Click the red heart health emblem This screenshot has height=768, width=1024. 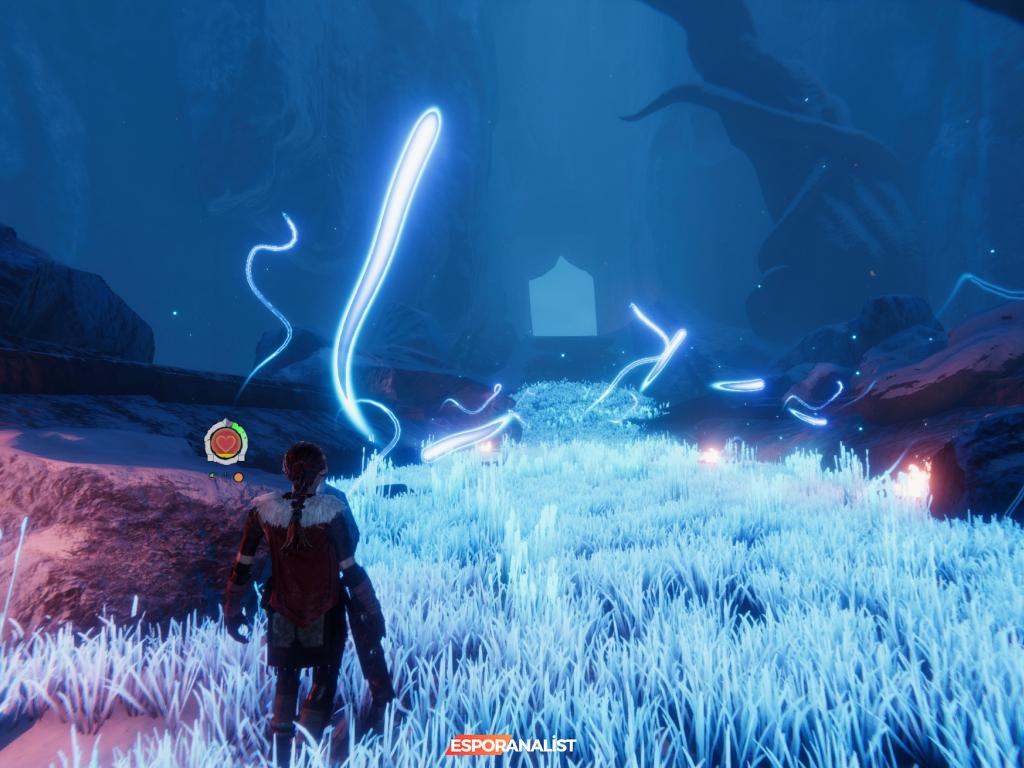(x=224, y=441)
